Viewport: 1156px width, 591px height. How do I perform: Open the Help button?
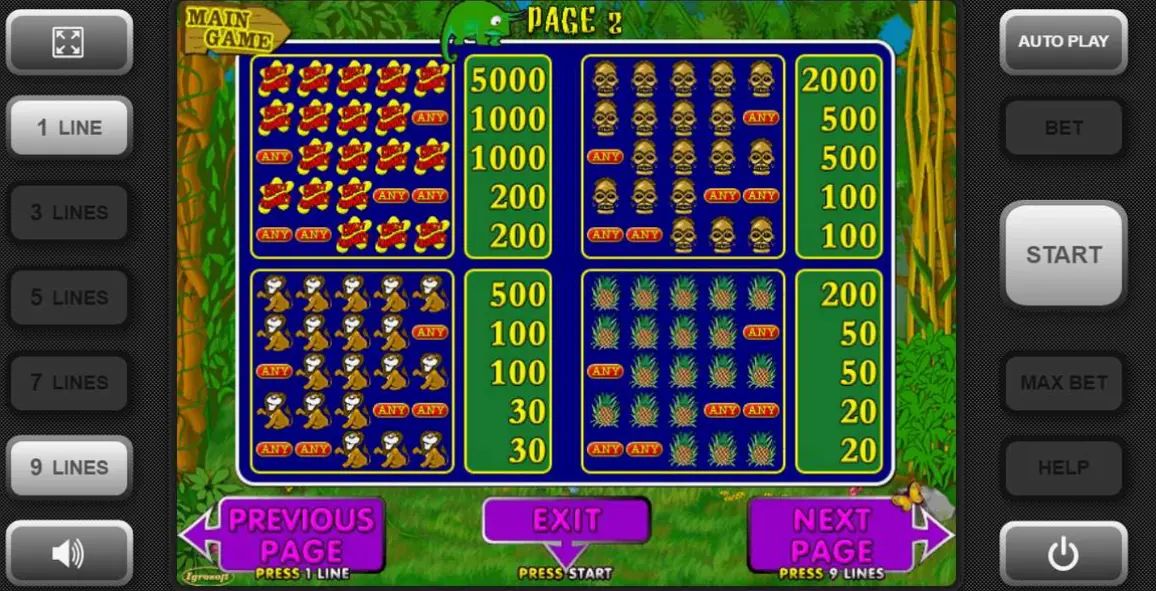1063,467
